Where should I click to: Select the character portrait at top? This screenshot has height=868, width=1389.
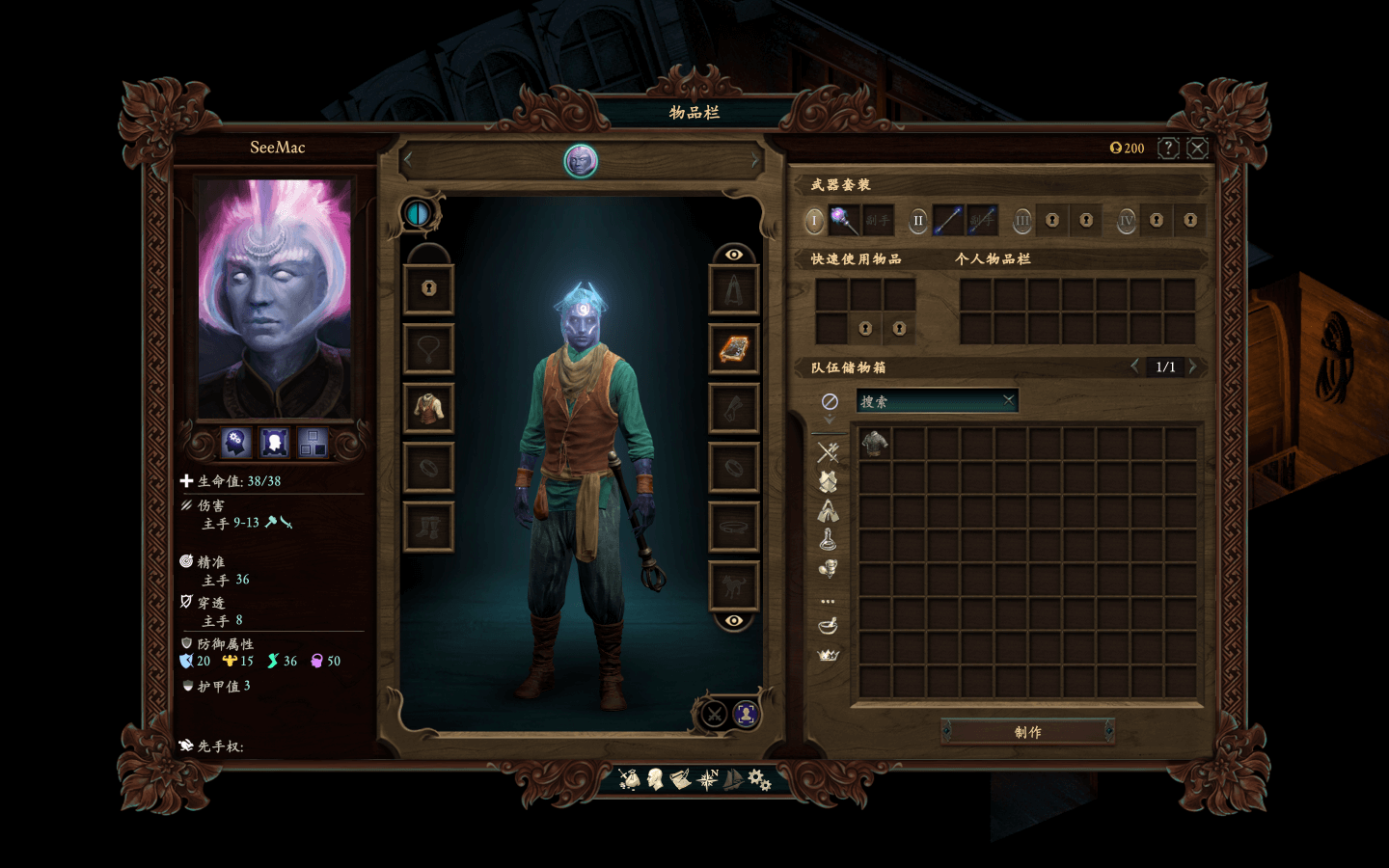pos(581,160)
